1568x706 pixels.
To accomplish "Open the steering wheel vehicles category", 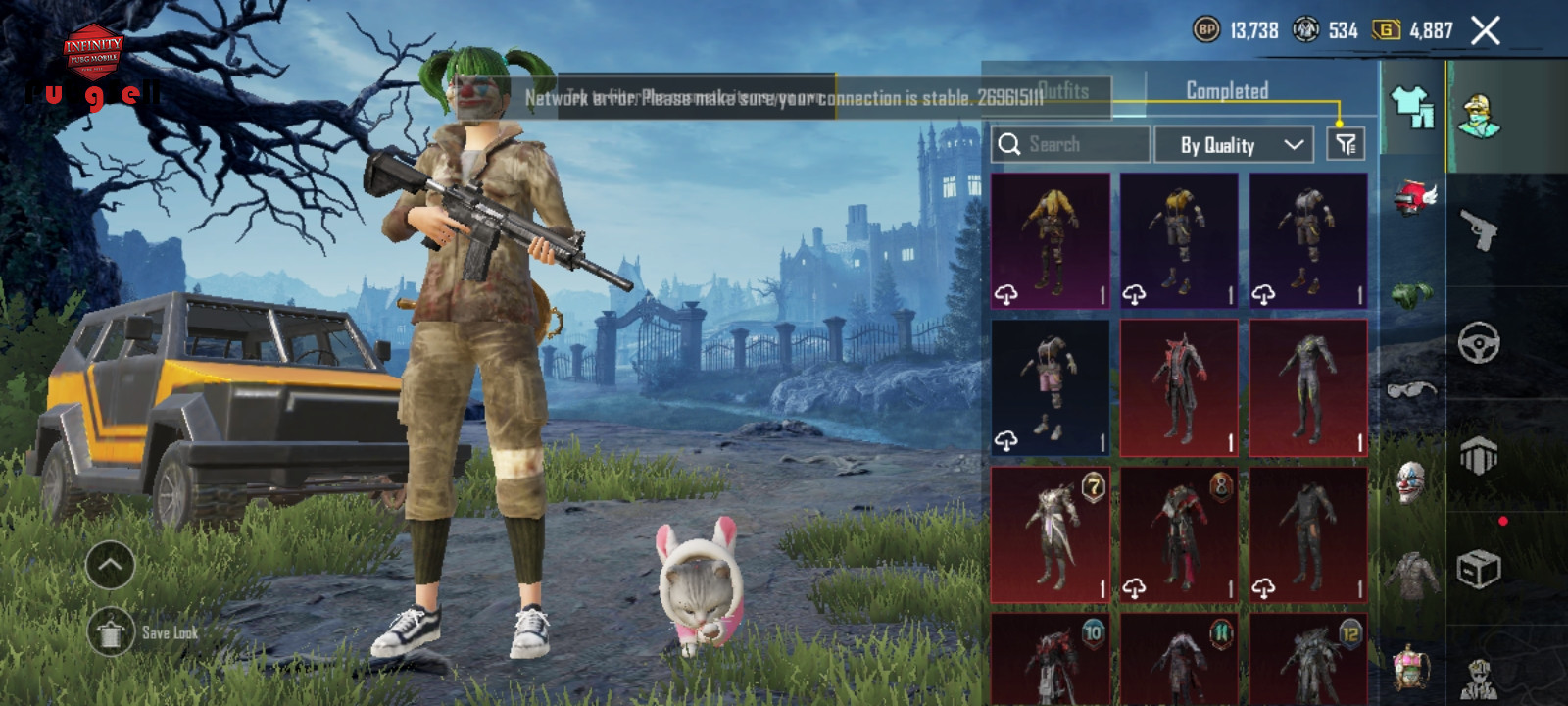I will 1478,343.
